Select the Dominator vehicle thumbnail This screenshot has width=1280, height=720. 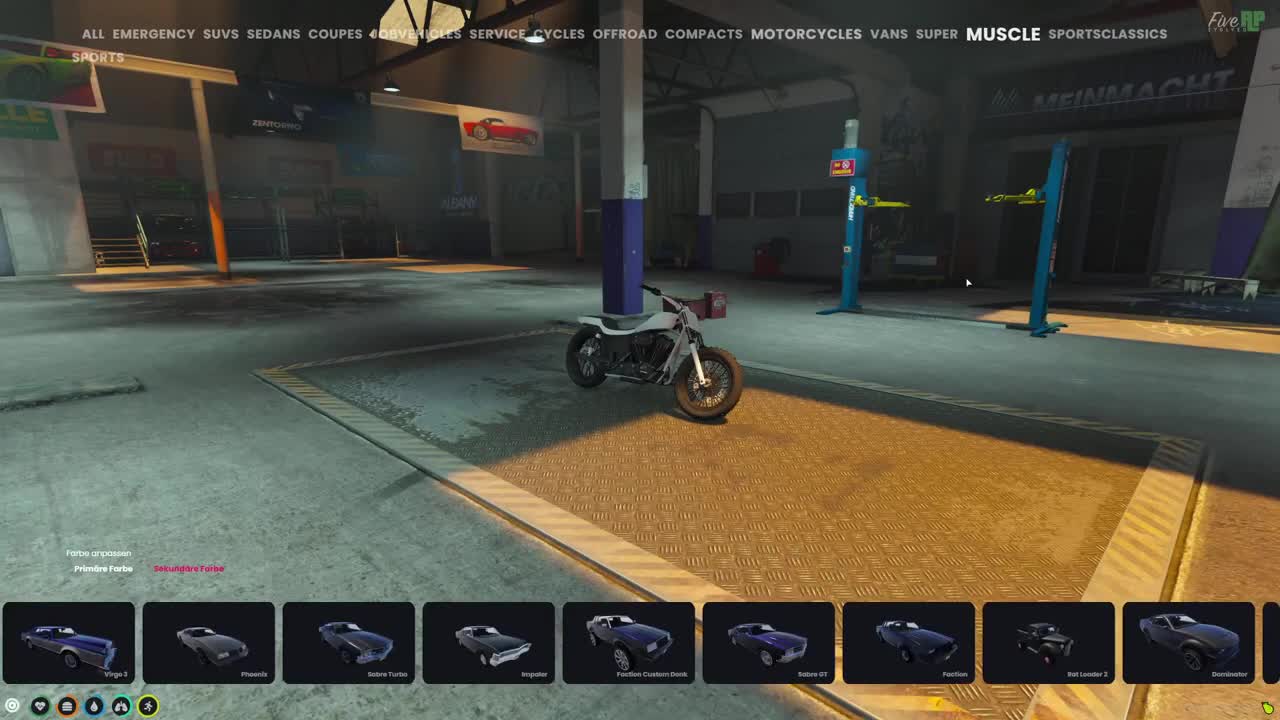tap(1189, 643)
